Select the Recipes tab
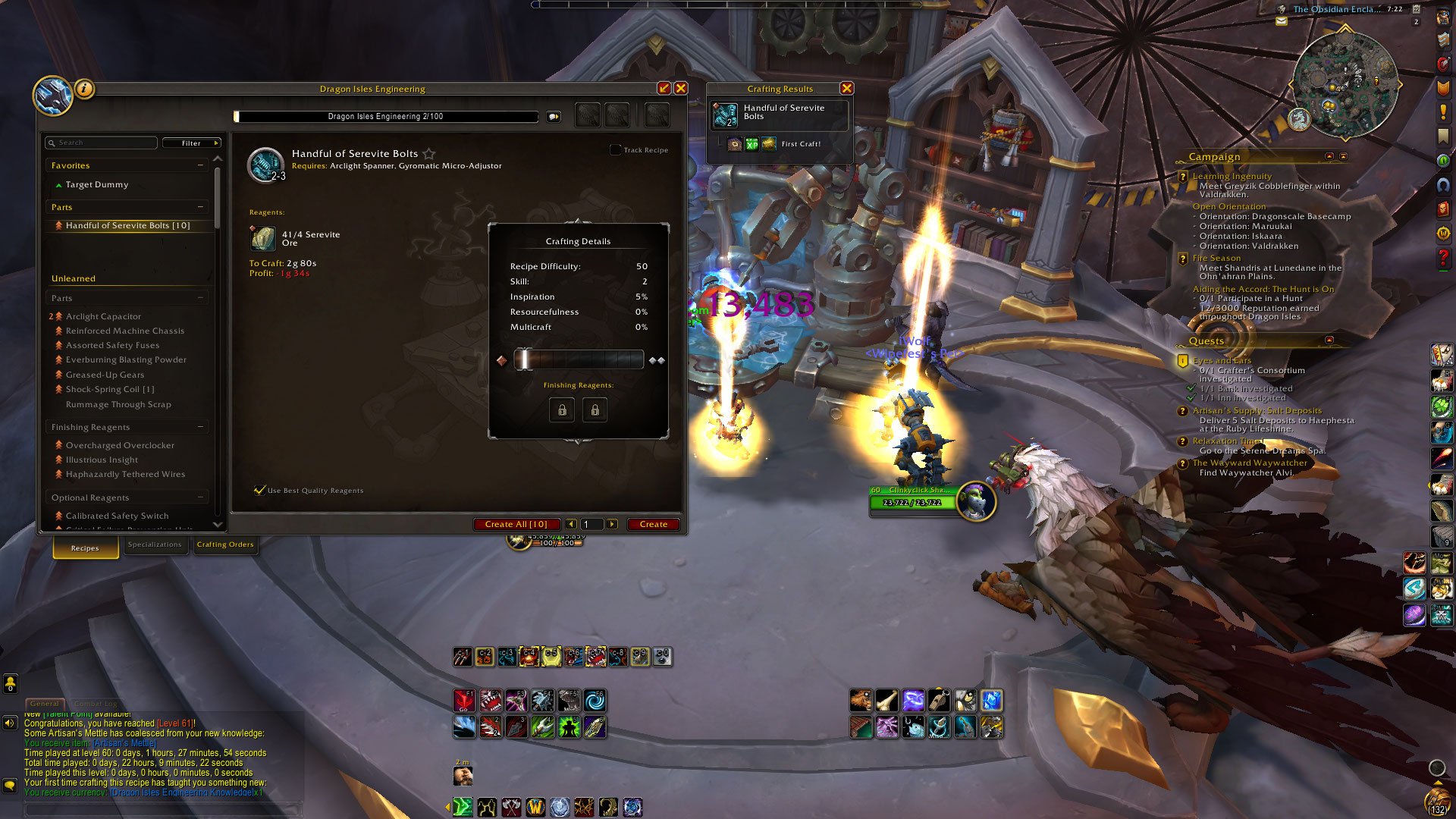This screenshot has height=819, width=1456. pyautogui.click(x=85, y=548)
